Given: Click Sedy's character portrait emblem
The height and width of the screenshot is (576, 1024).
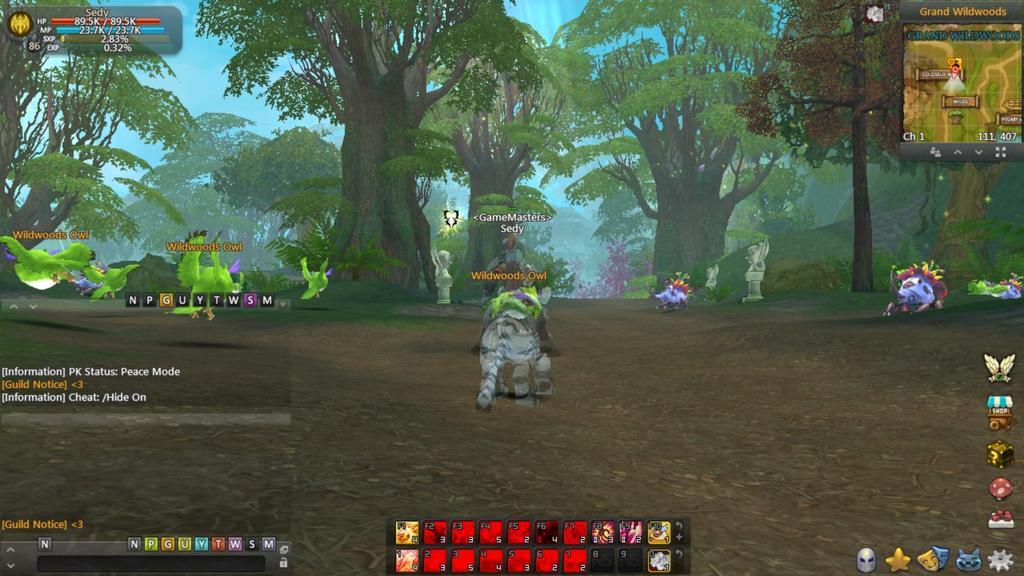Looking at the screenshot, I should click(x=19, y=24).
